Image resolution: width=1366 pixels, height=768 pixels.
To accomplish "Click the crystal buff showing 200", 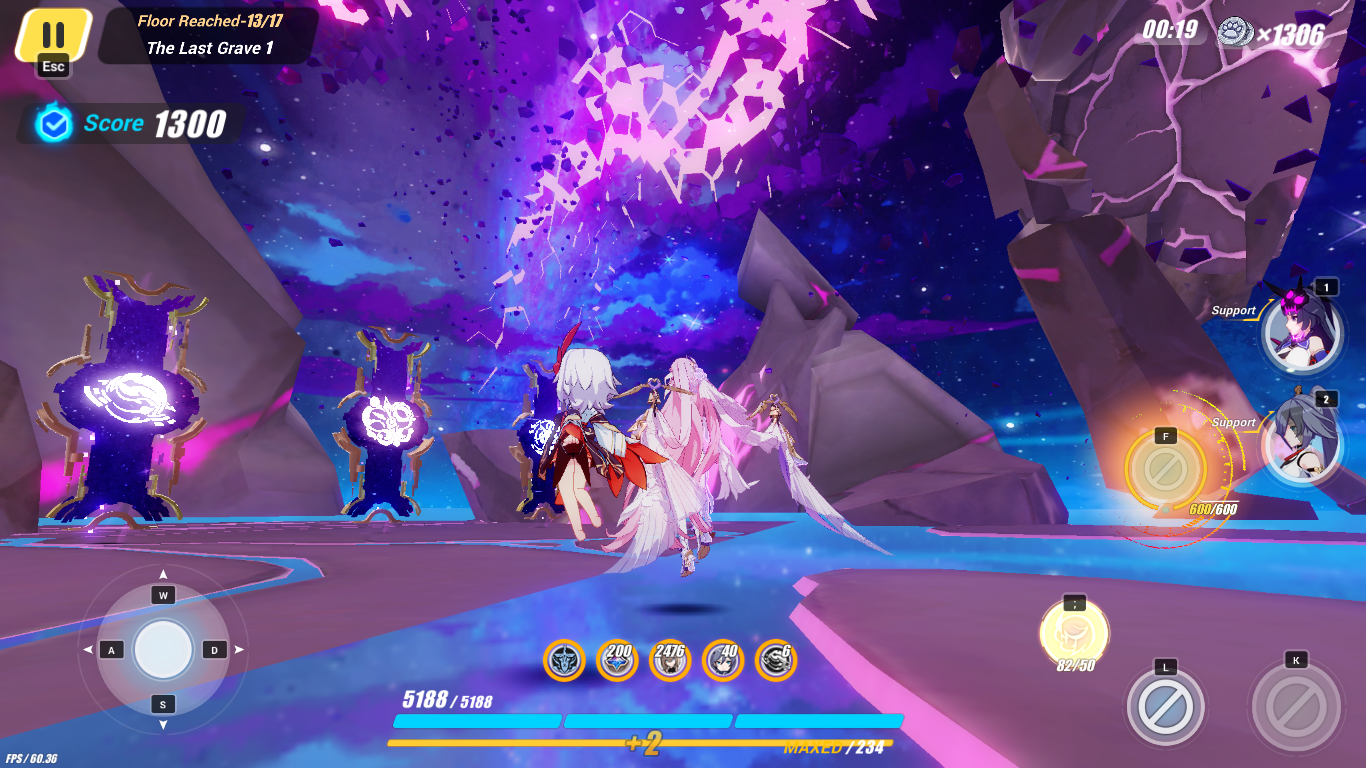I will click(618, 661).
